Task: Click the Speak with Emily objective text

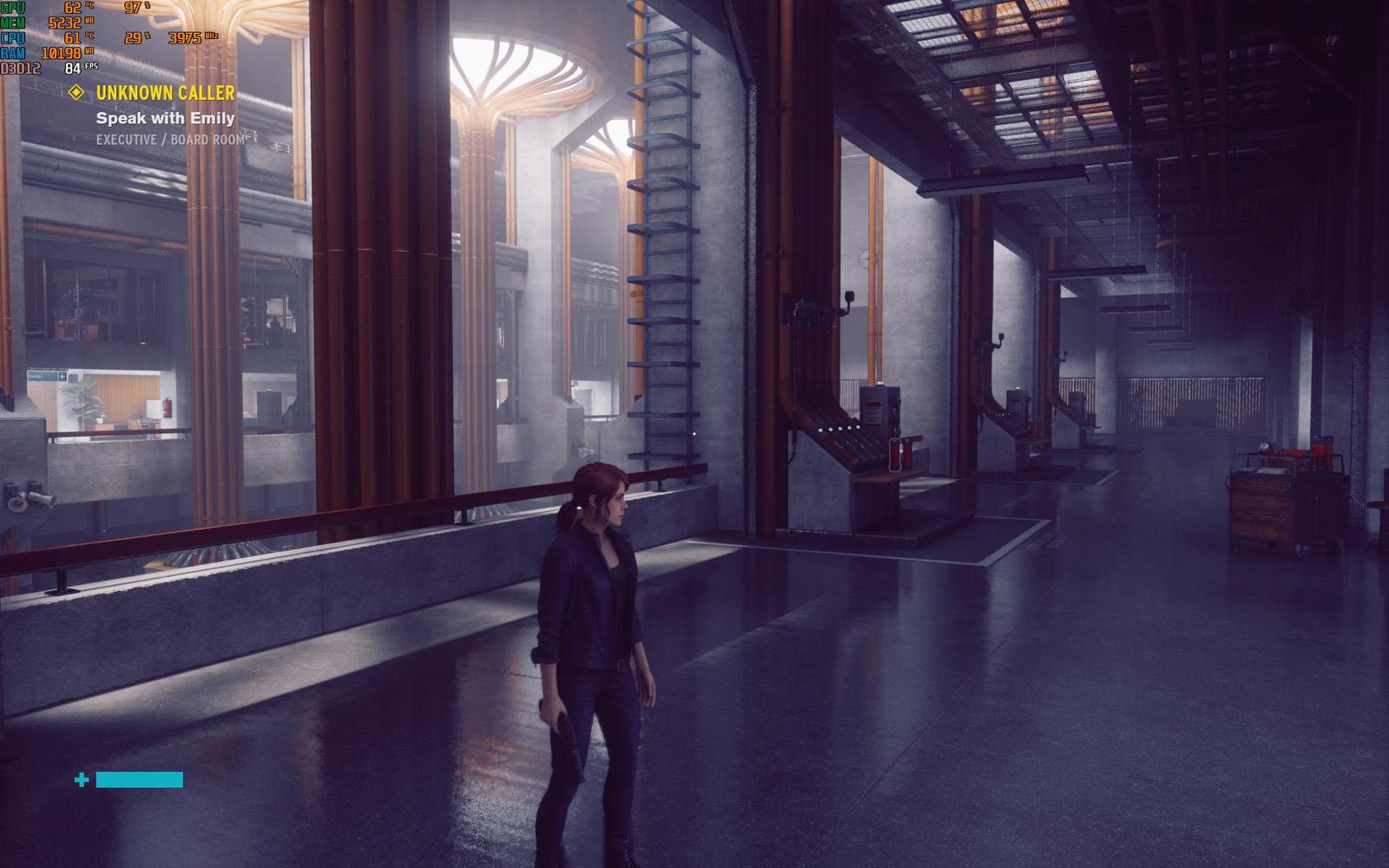Action: click(167, 120)
